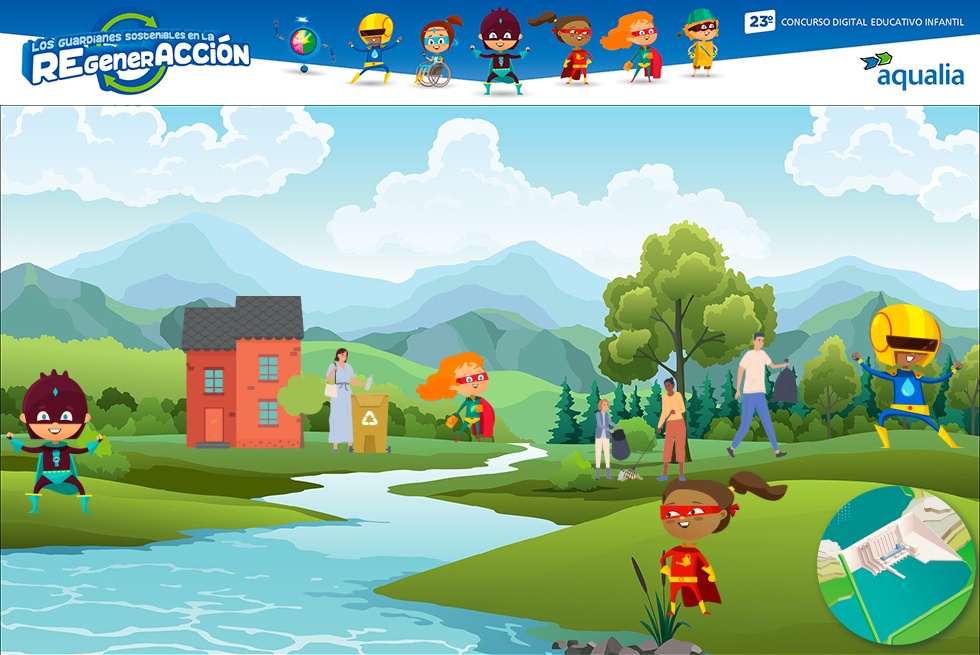980x655 pixels.
Task: Select the purple-masked guardian with teal cape
Action: point(55,442)
